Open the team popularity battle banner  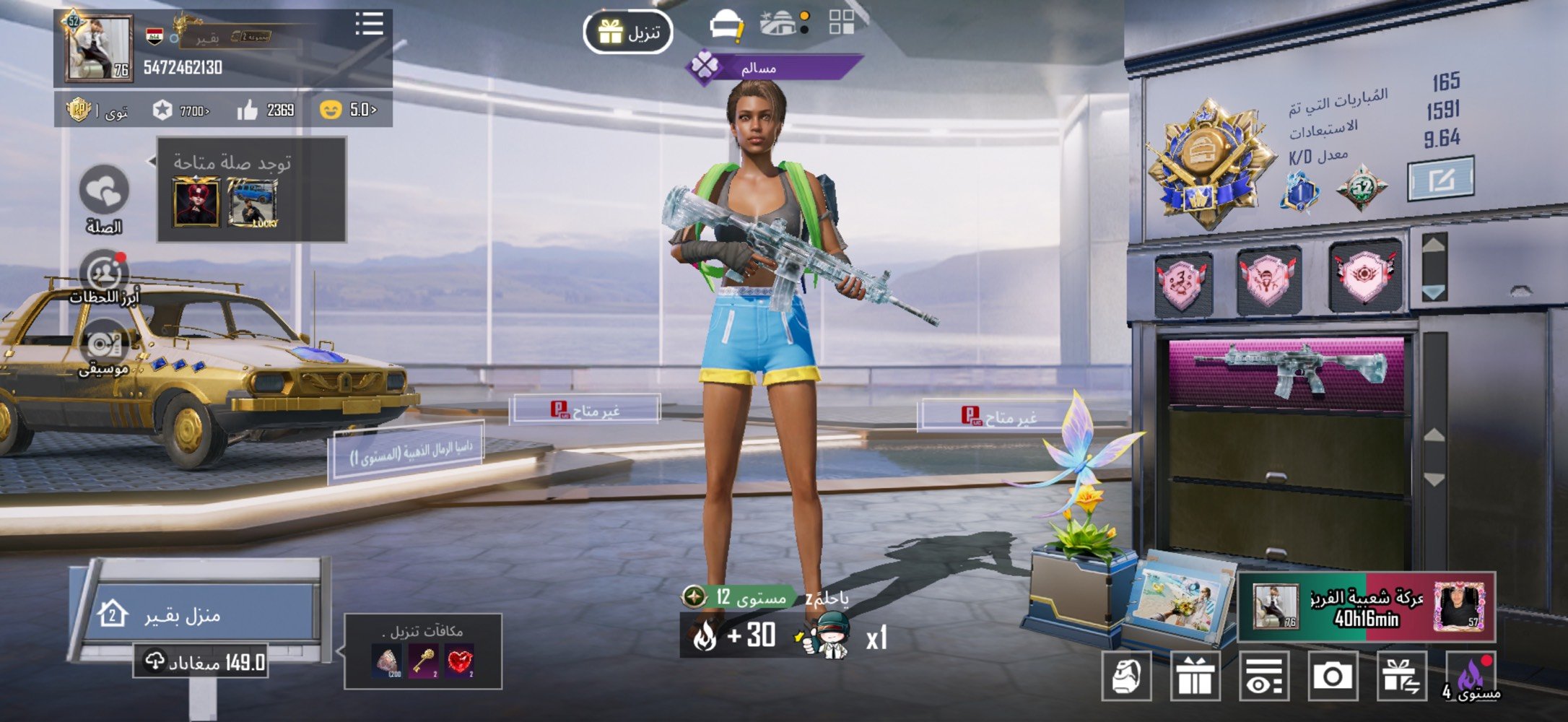(1367, 607)
